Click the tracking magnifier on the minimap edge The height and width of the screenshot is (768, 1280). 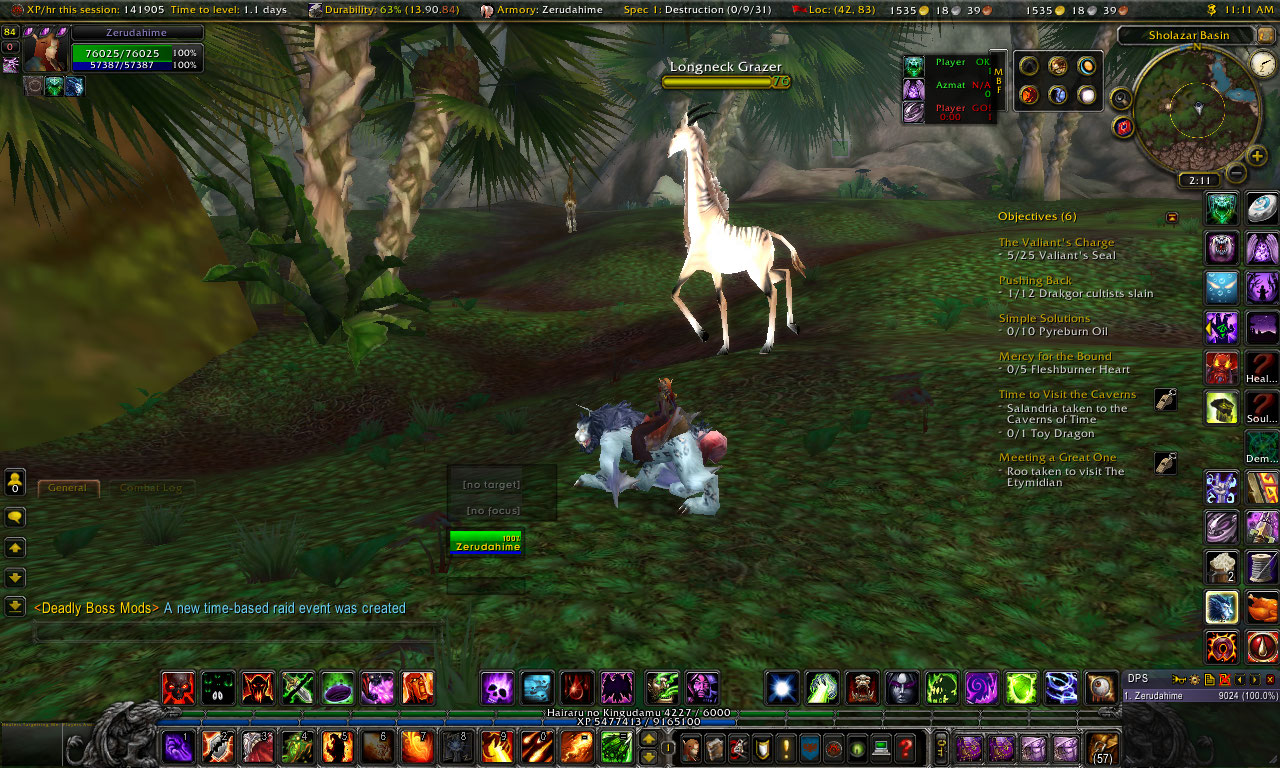pyautogui.click(x=1120, y=97)
